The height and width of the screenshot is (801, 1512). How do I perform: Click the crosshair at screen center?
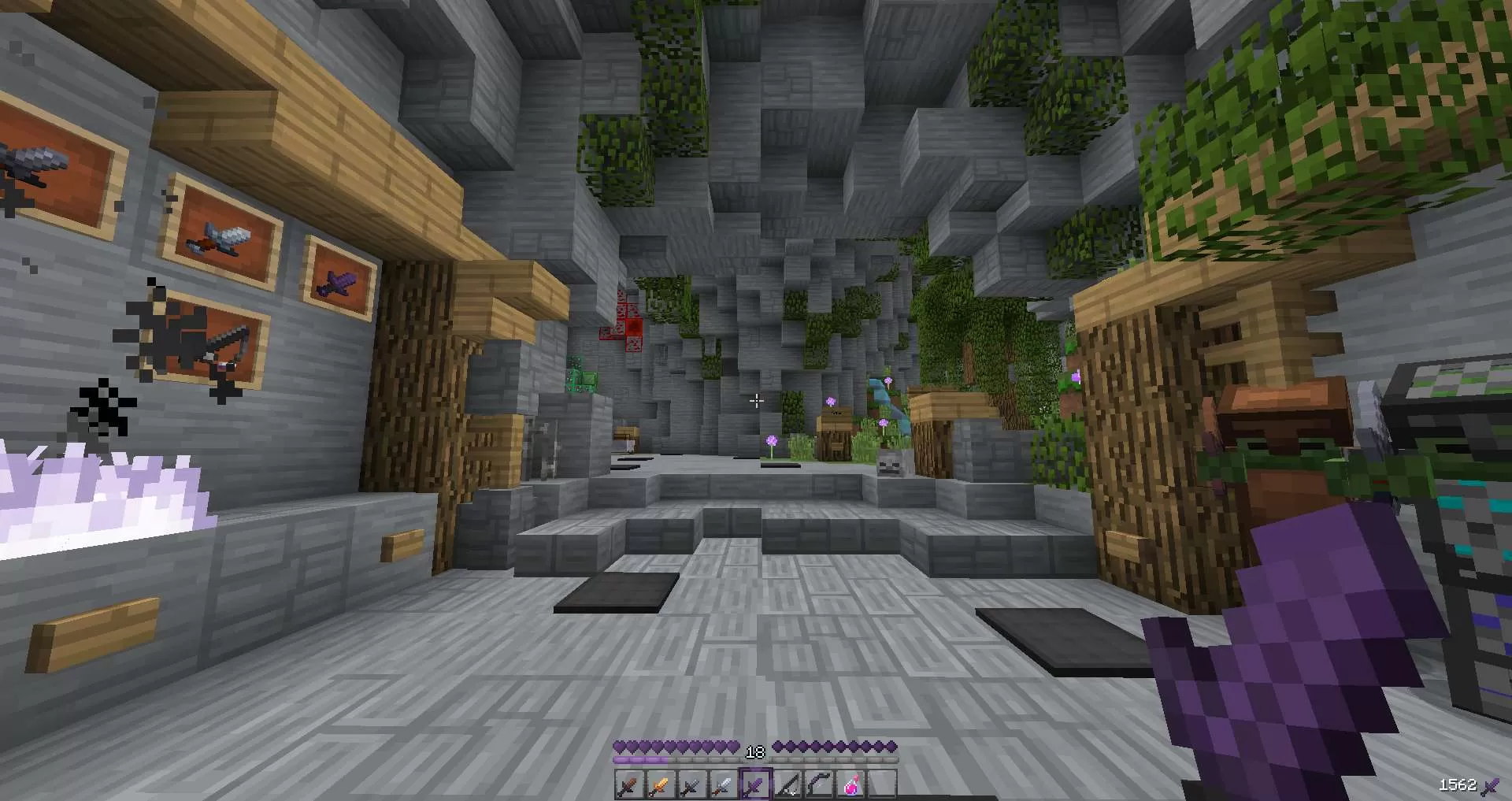[756, 402]
